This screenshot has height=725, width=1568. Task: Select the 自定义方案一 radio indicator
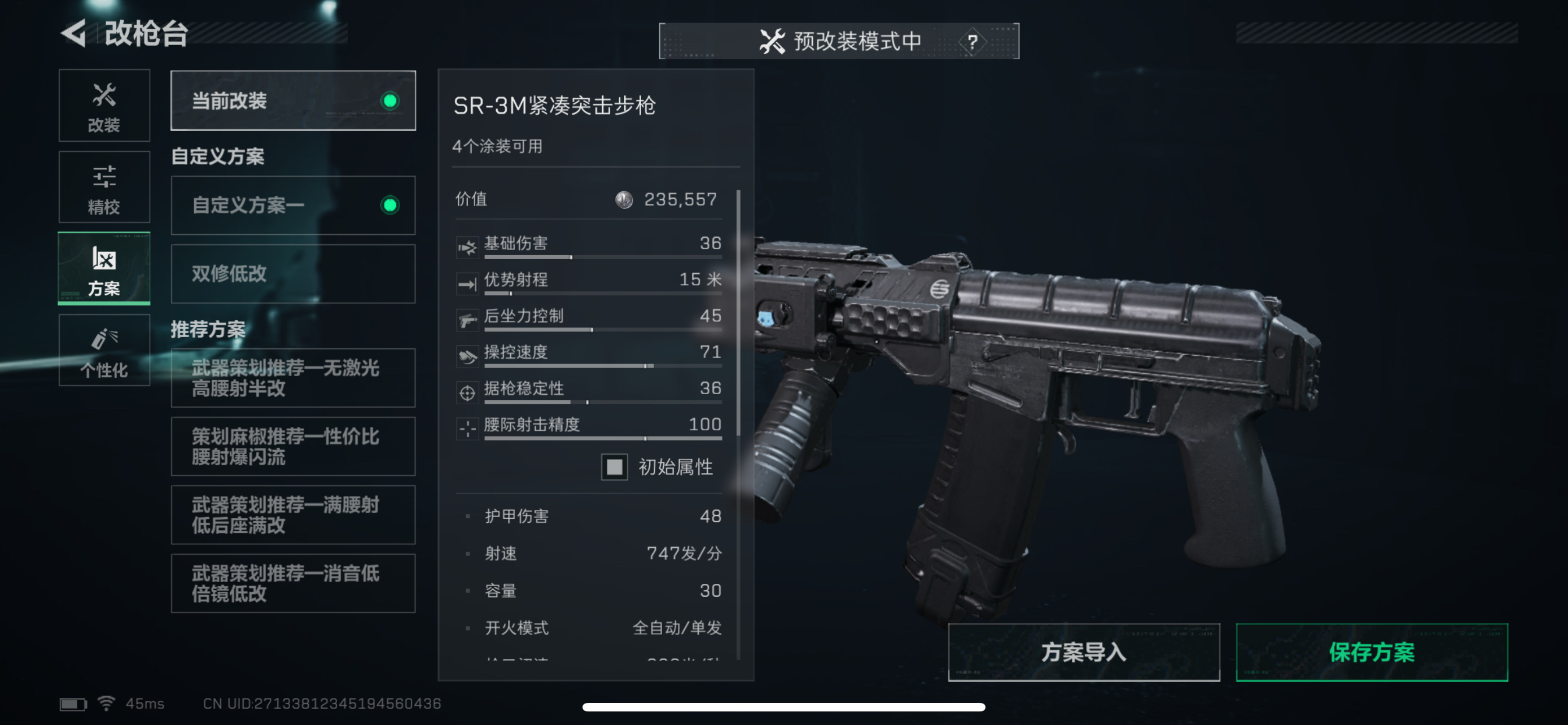(x=391, y=205)
